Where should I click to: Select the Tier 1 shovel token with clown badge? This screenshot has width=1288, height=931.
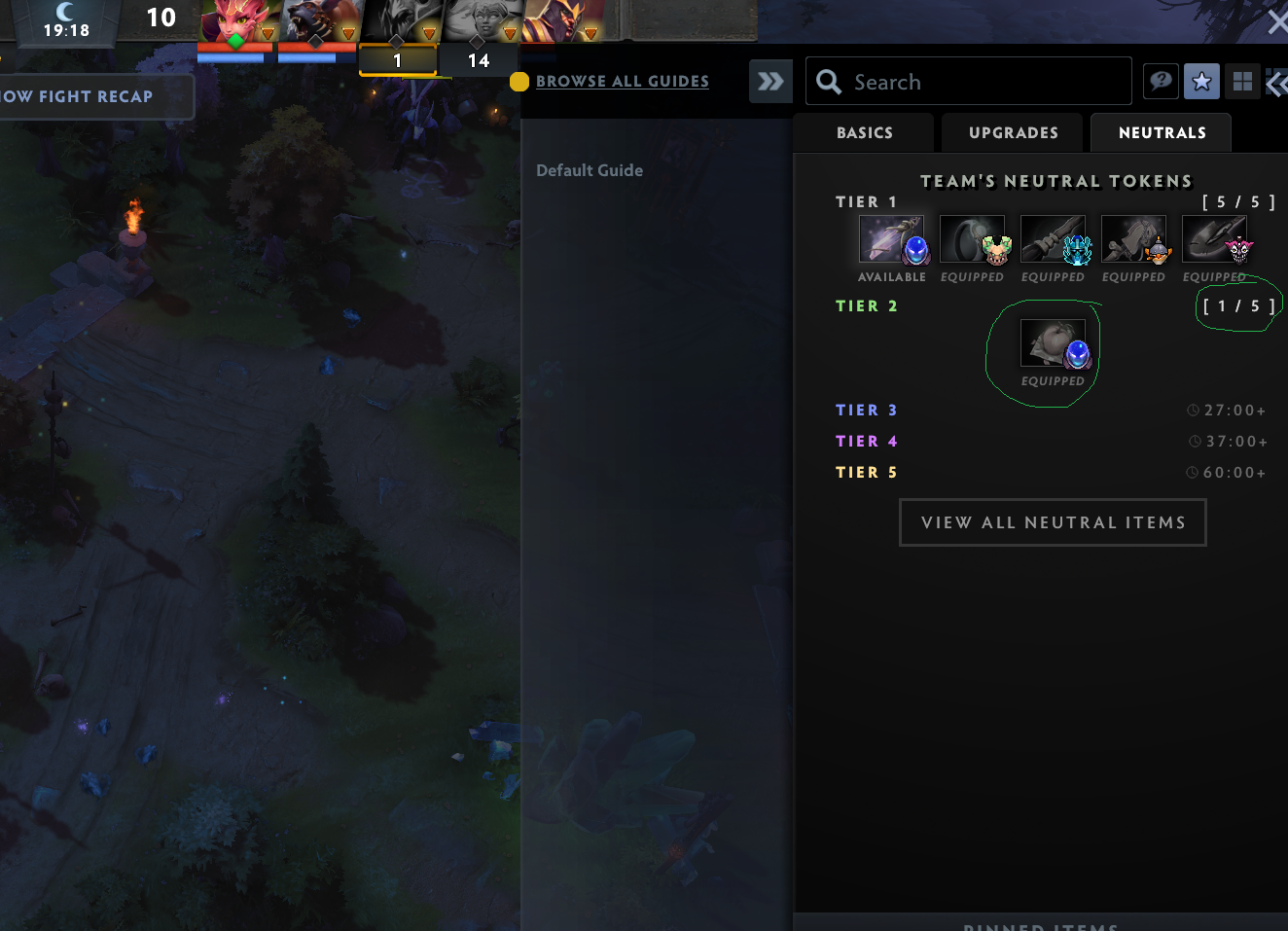1133,237
